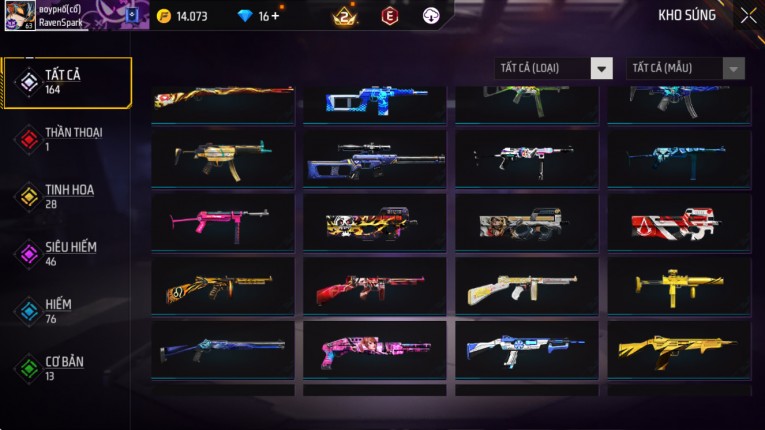Select the gold MP5 skin
This screenshot has height=430, width=765.
pos(222,157)
